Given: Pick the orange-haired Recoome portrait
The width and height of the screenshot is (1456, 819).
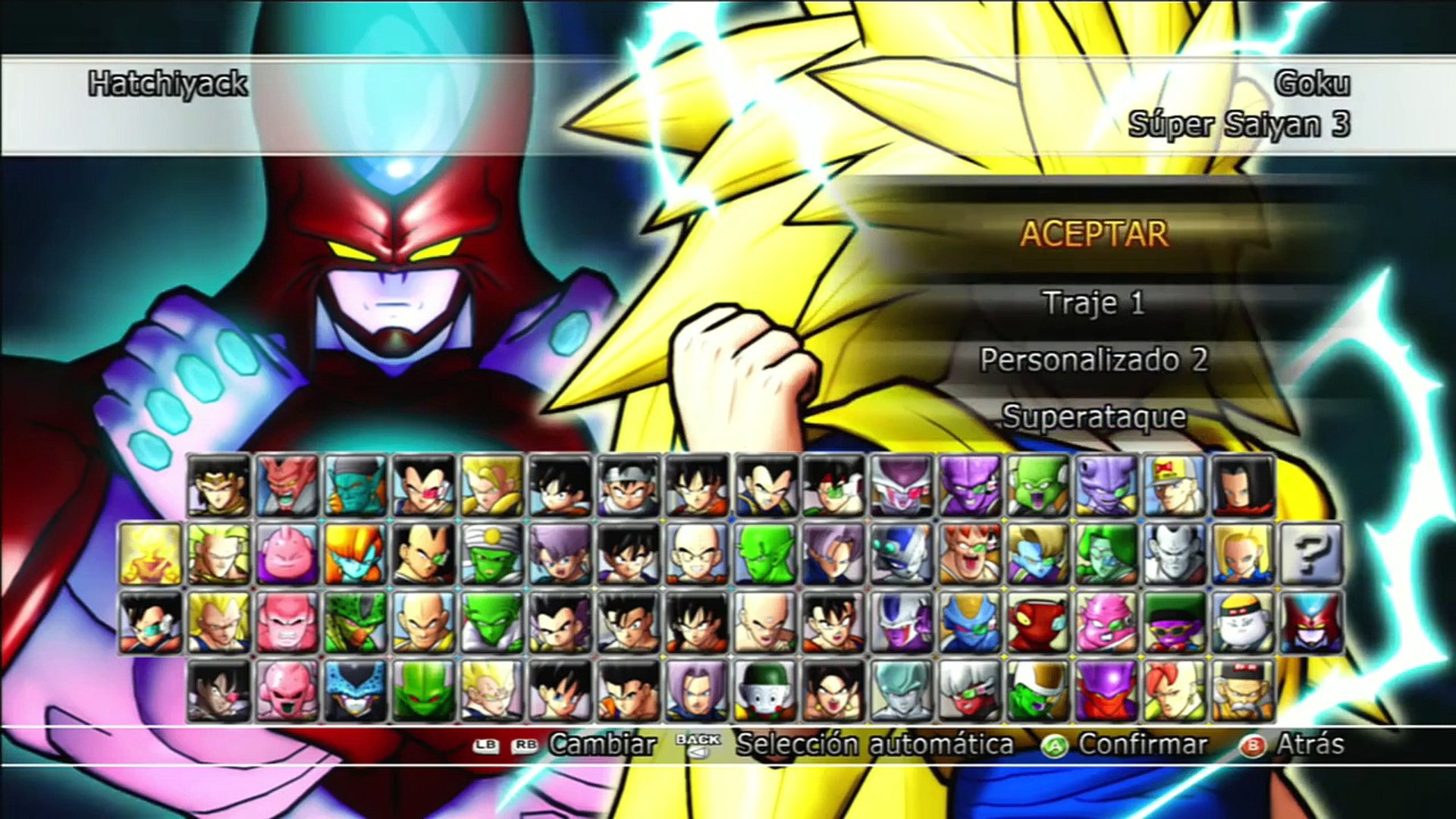Looking at the screenshot, I should pos(969,554).
